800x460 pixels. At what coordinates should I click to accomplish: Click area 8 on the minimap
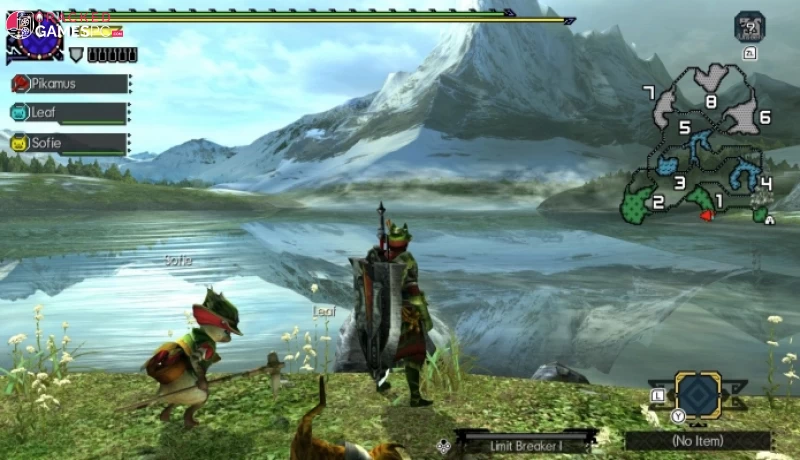point(711,100)
